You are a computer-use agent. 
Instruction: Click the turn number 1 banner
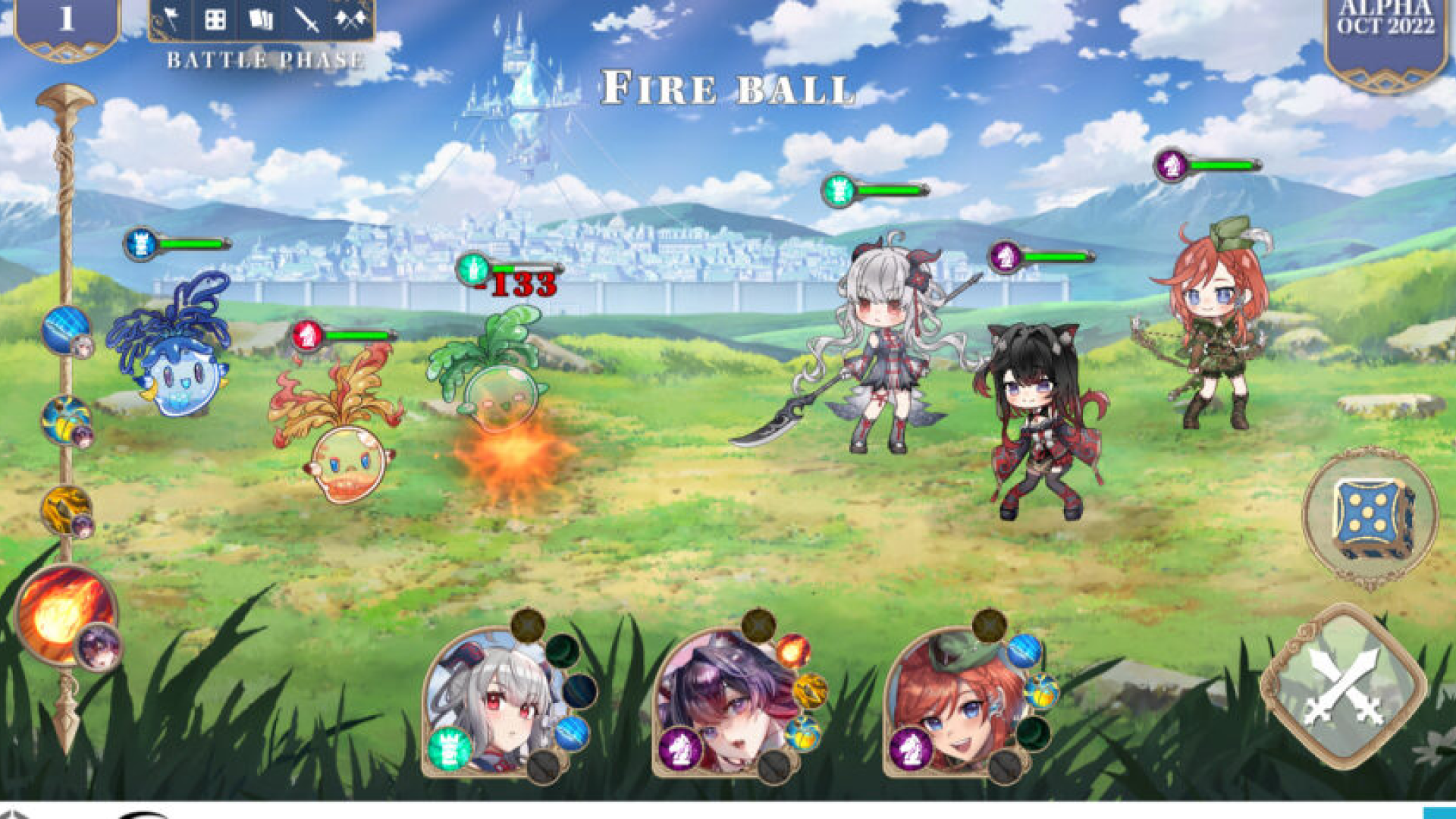coord(67,20)
